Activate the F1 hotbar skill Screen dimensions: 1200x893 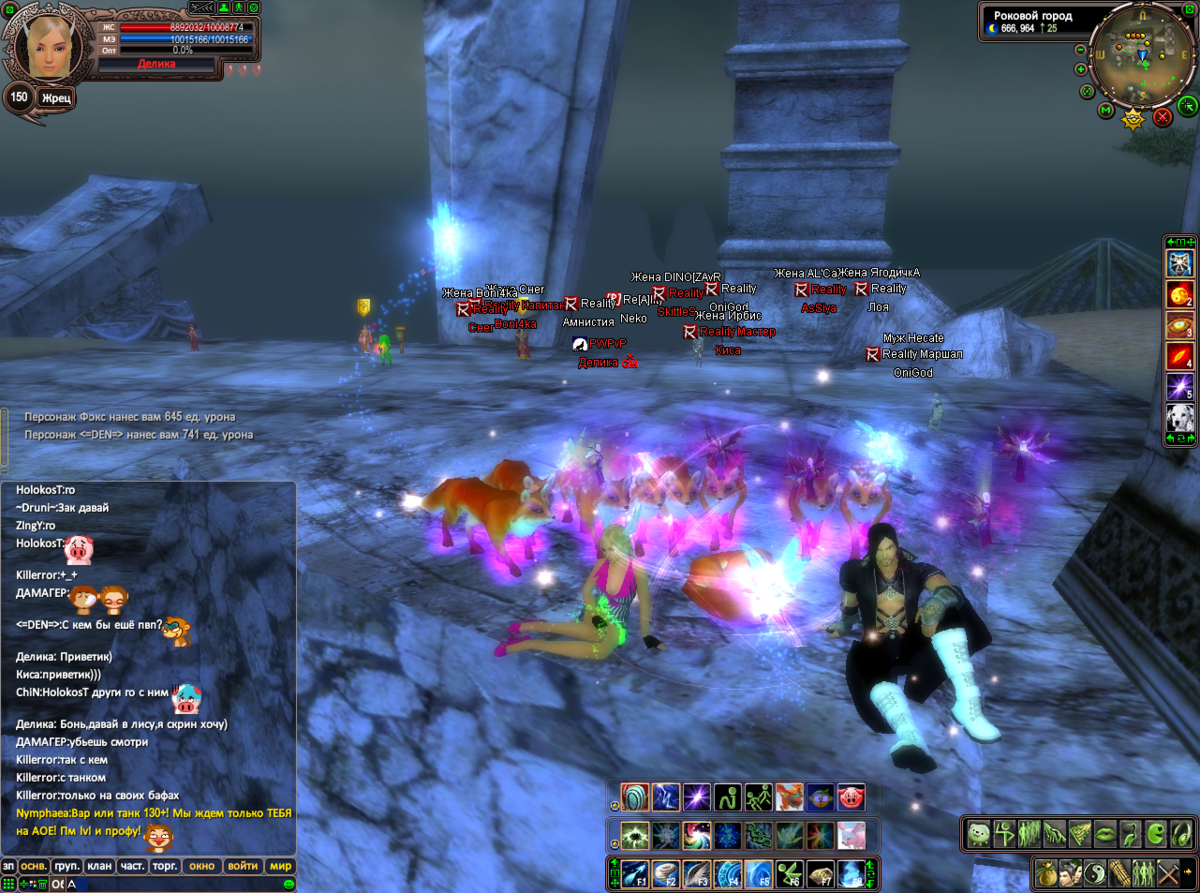[x=634, y=873]
